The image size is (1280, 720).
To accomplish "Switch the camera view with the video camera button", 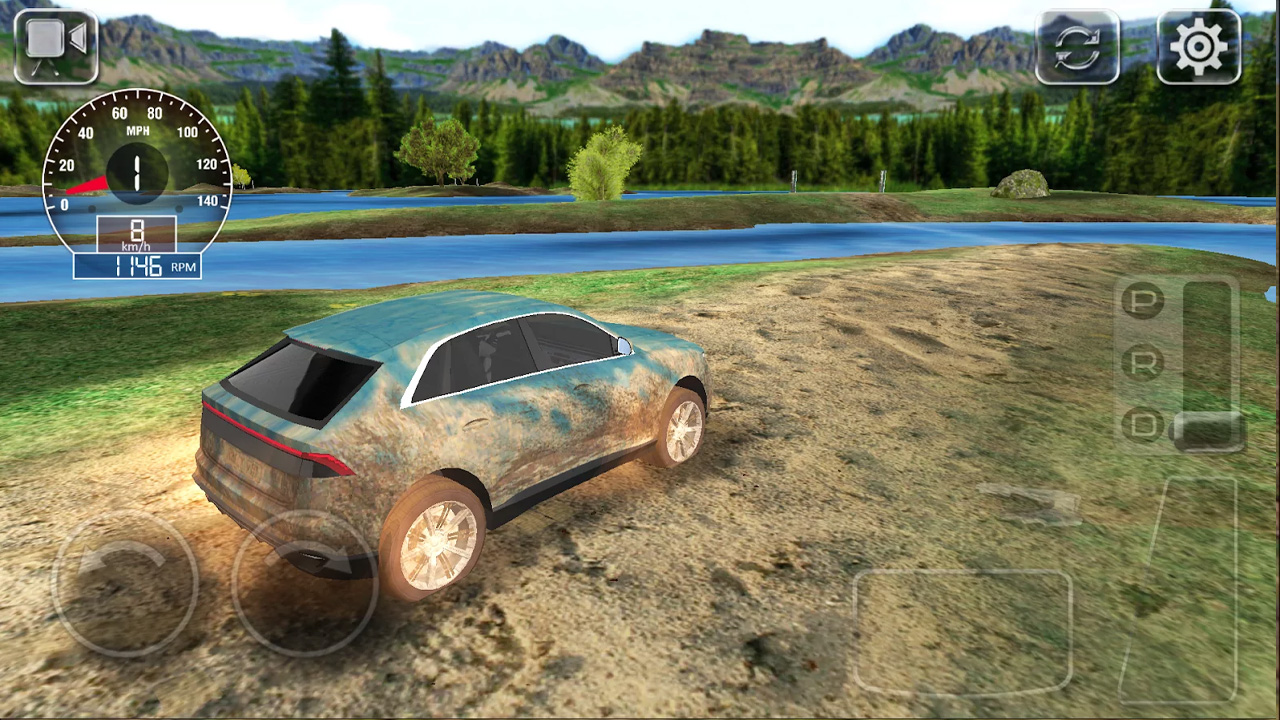I will tap(56, 46).
